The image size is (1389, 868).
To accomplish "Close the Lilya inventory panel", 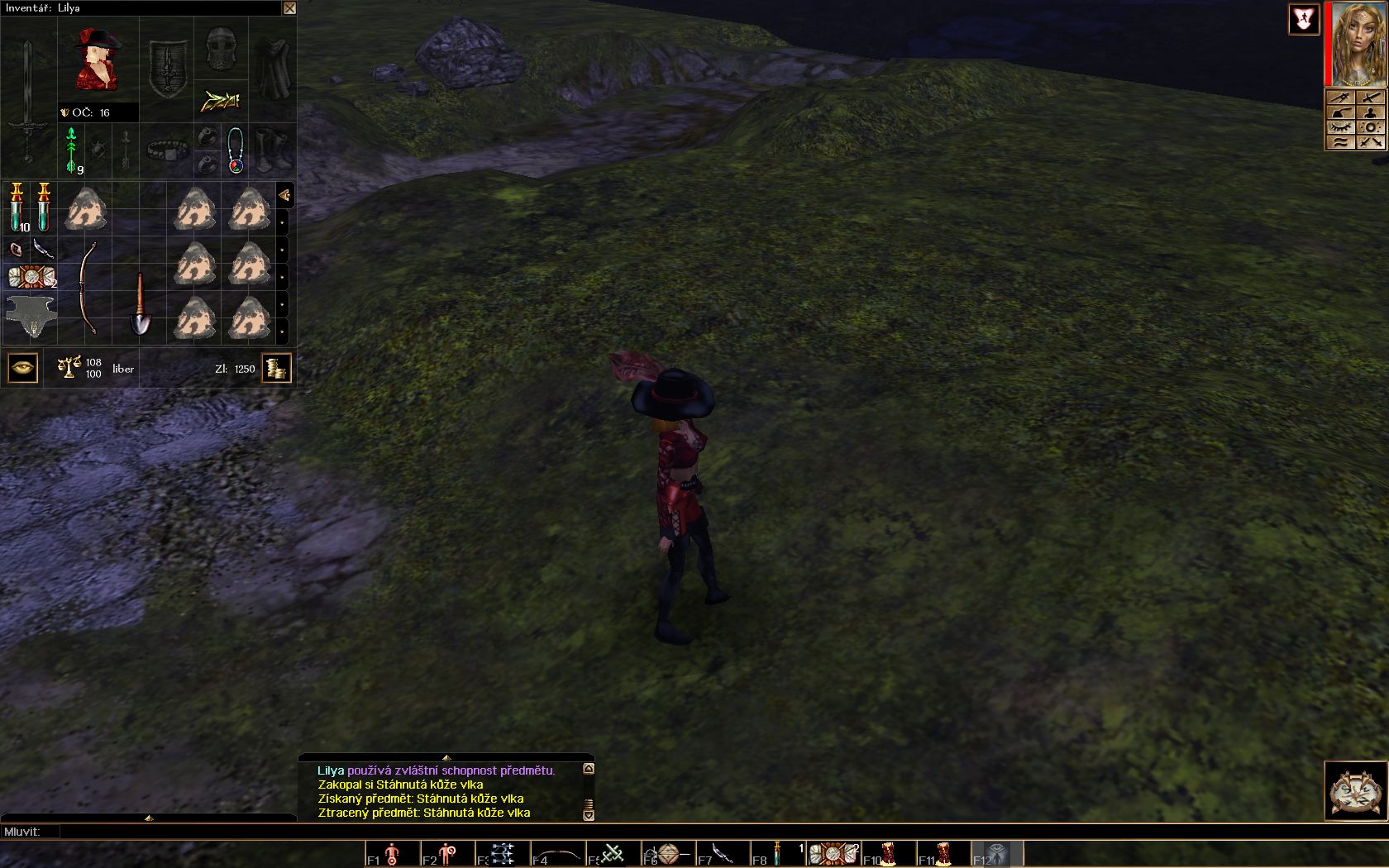I will pos(289,8).
